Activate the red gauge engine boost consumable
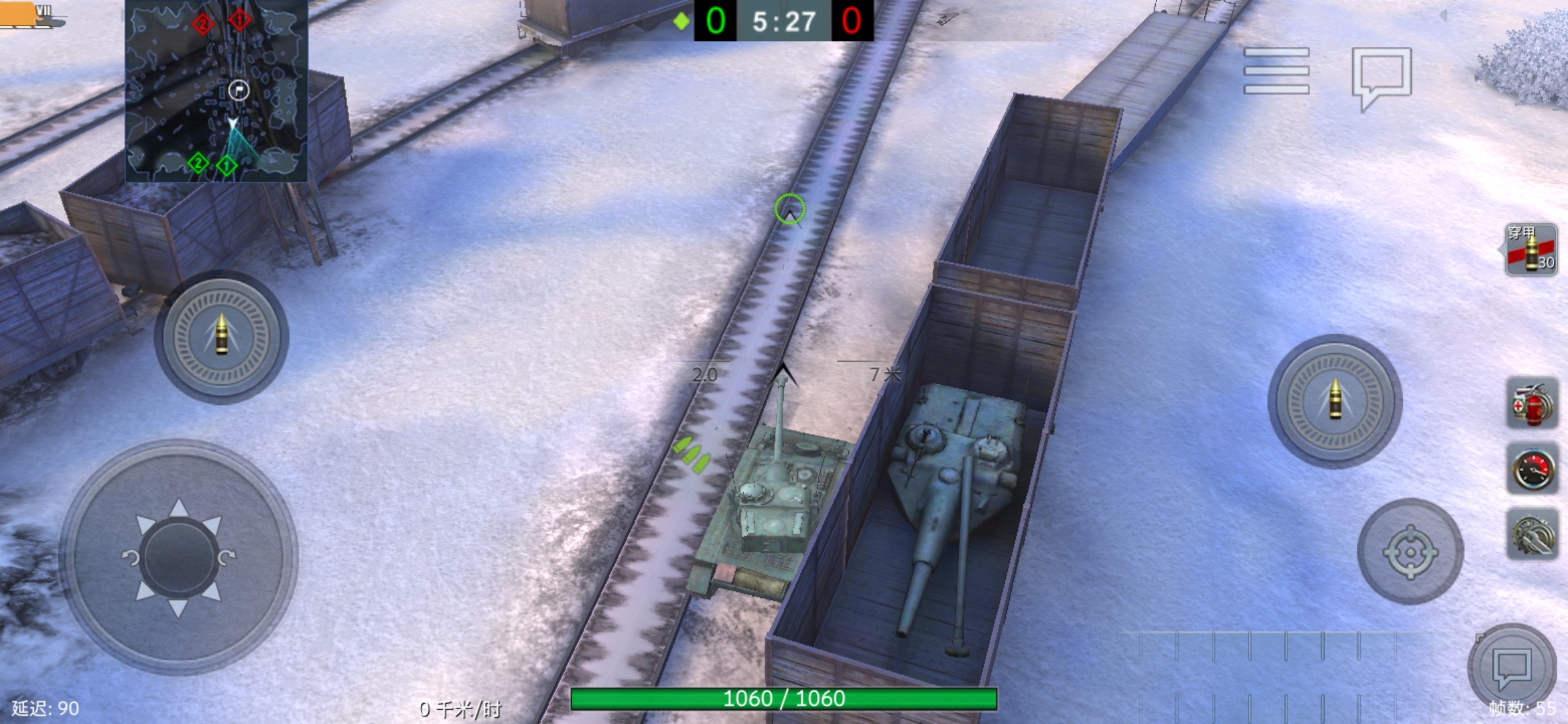Viewport: 1568px width, 724px height. click(x=1531, y=469)
